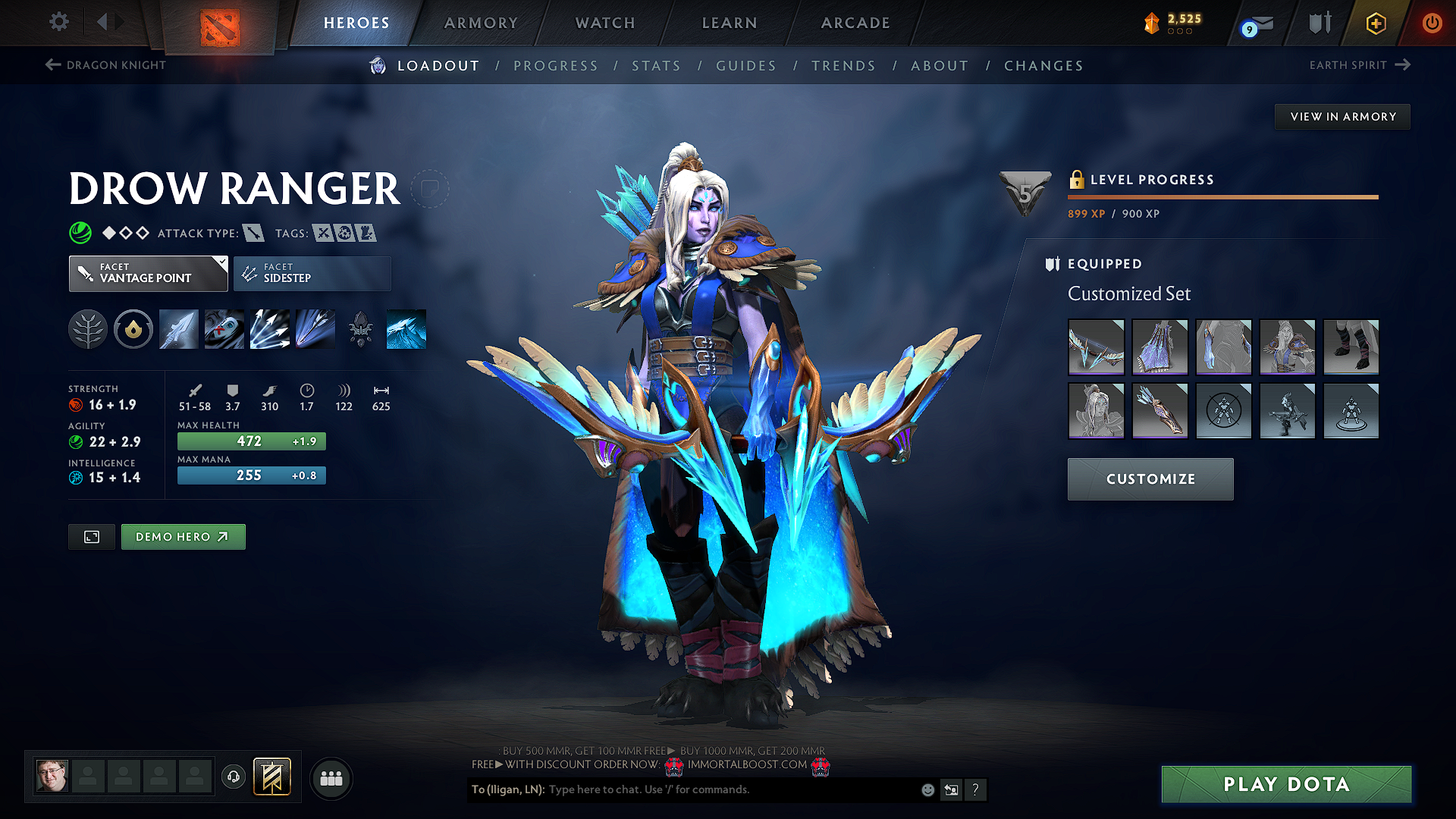Open the emoticon picker in chat bar
The image size is (1456, 819).
click(x=927, y=789)
